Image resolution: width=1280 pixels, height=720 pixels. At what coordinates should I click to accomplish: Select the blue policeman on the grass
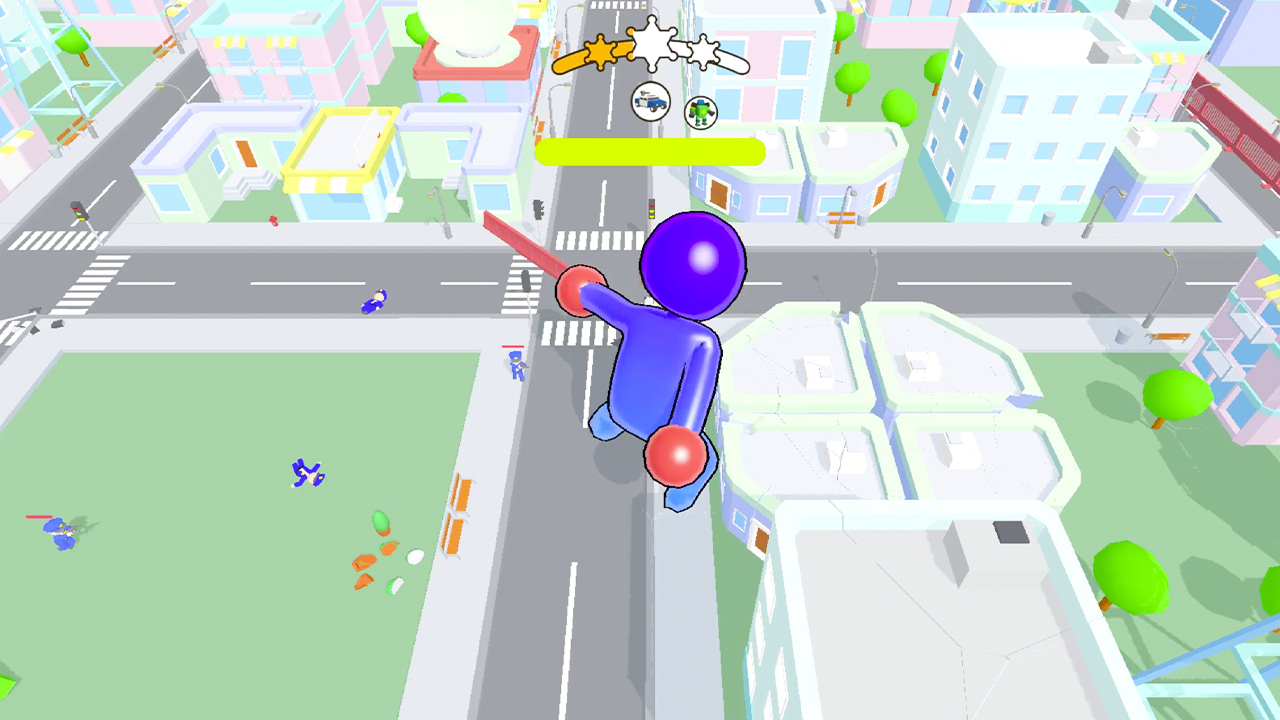pos(59,535)
